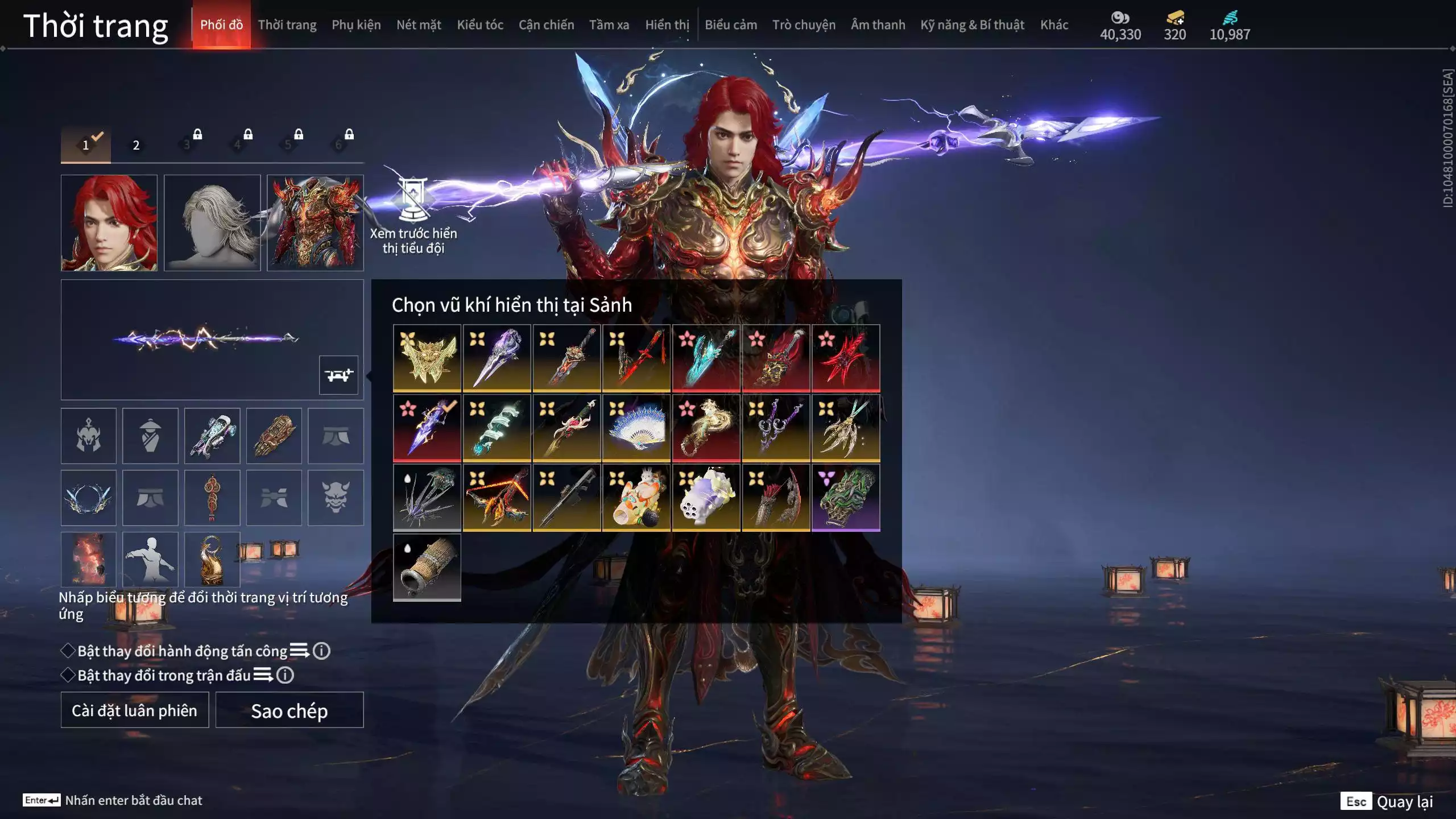The image size is (1456, 819).
Task: Open Kỹ năng & Bí thuật tab
Action: [x=972, y=25]
